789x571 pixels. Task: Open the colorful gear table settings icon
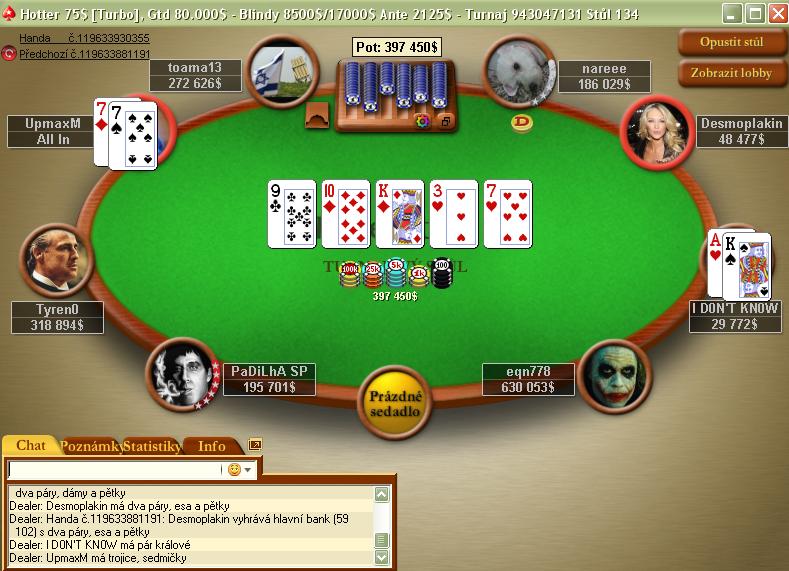pyautogui.click(x=422, y=121)
